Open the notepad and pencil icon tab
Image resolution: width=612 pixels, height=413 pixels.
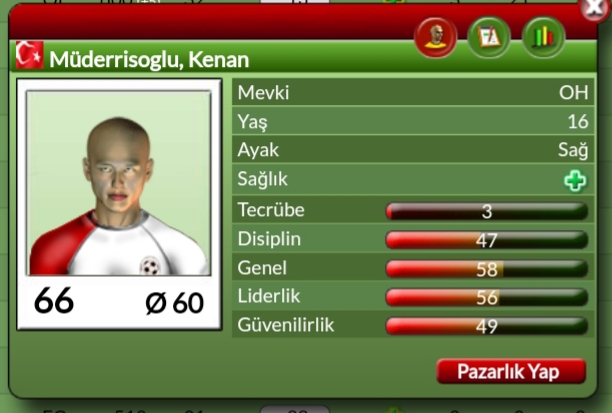point(490,38)
